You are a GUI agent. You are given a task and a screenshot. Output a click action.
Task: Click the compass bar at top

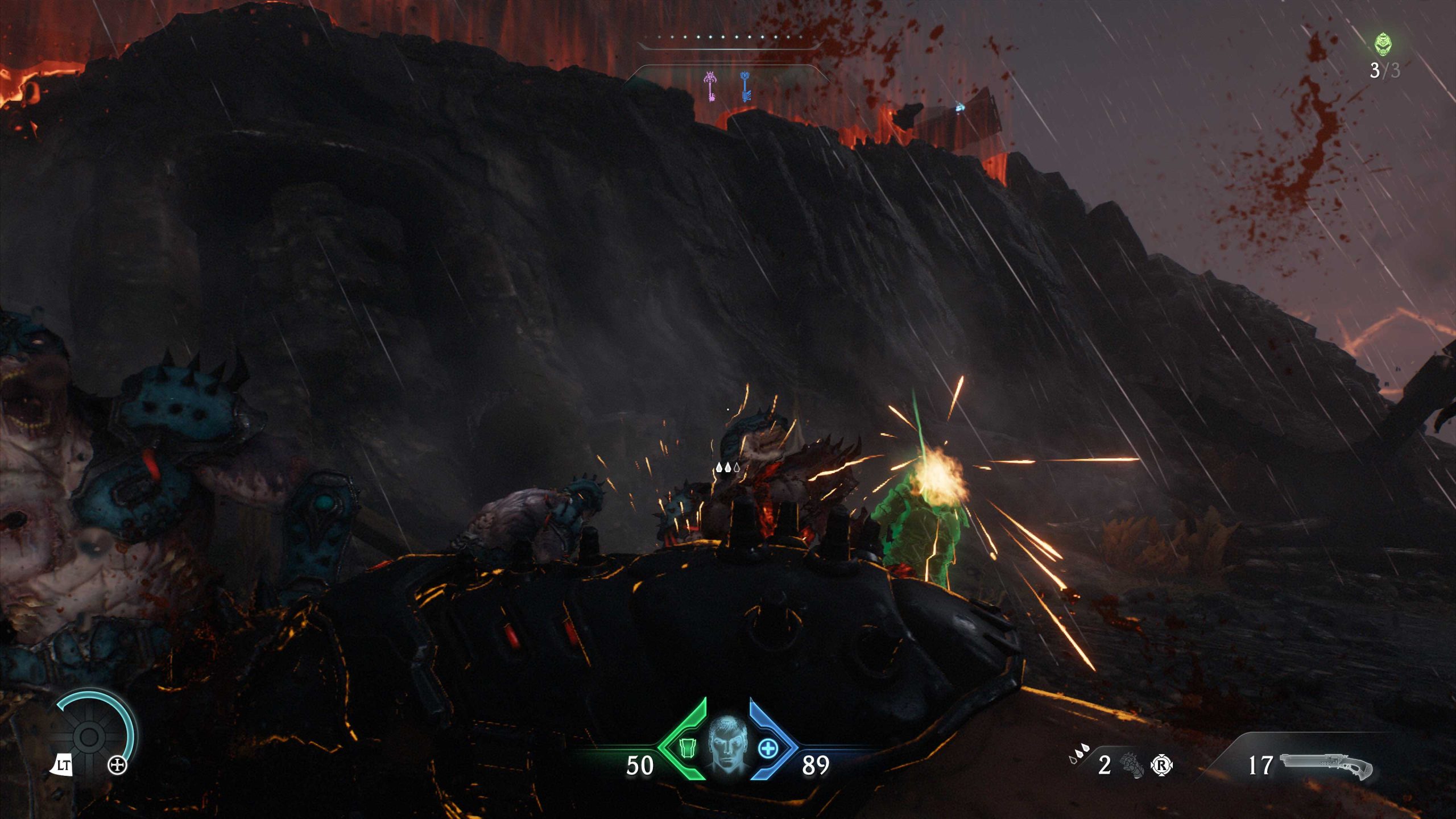pos(729,39)
